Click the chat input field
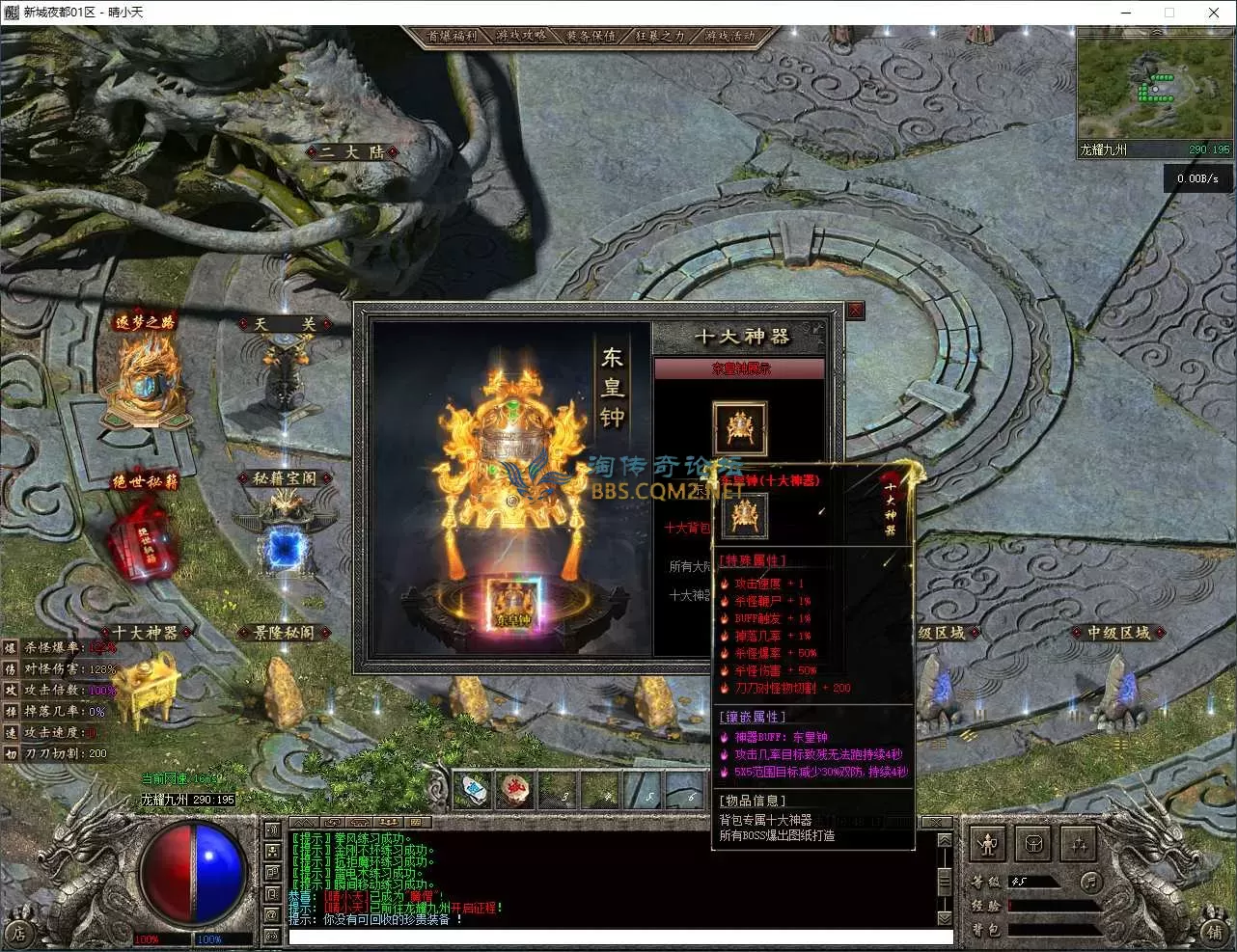Screen dimensions: 1237x952 click(619, 937)
